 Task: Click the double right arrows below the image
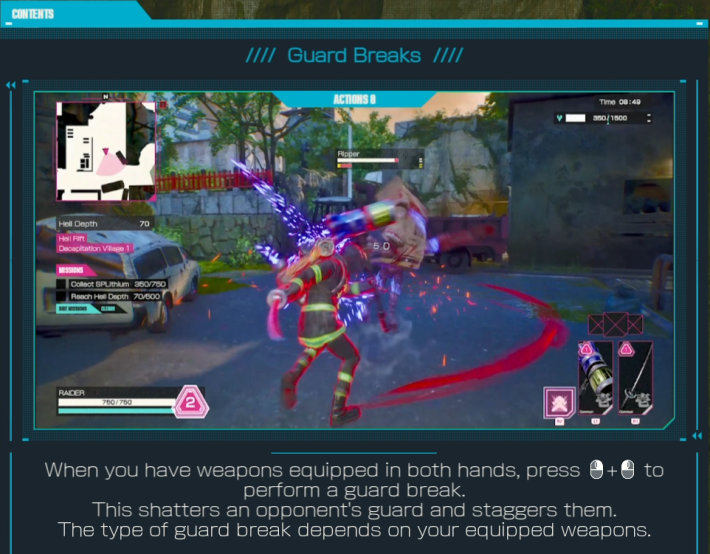tap(697, 437)
